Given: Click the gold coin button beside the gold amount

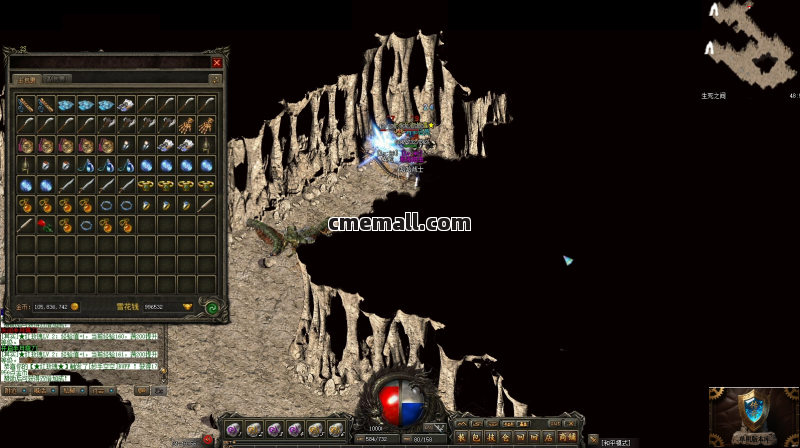Looking at the screenshot, I should pyautogui.click(x=75, y=307).
